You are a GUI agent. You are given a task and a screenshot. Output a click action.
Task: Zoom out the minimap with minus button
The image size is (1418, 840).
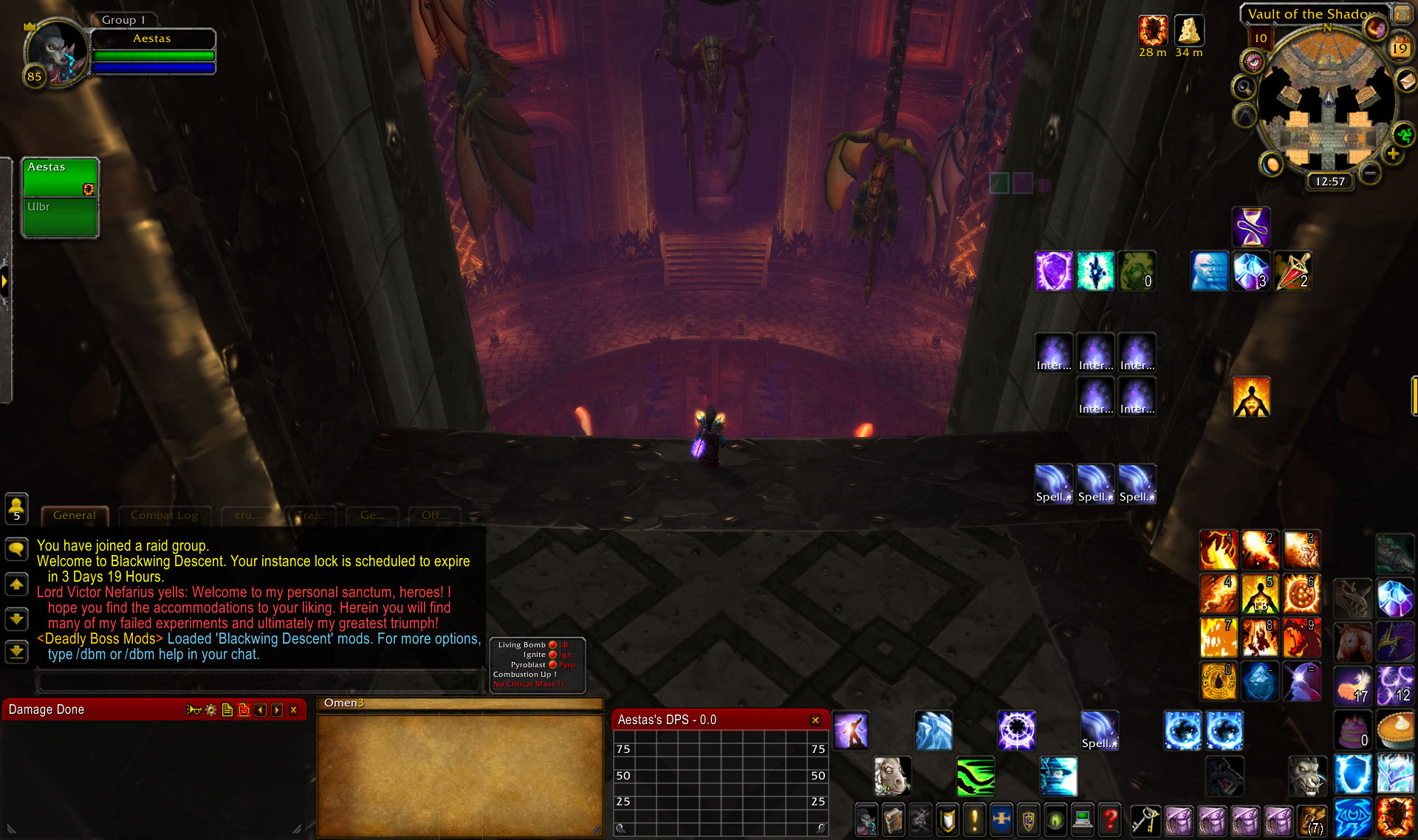(1370, 173)
